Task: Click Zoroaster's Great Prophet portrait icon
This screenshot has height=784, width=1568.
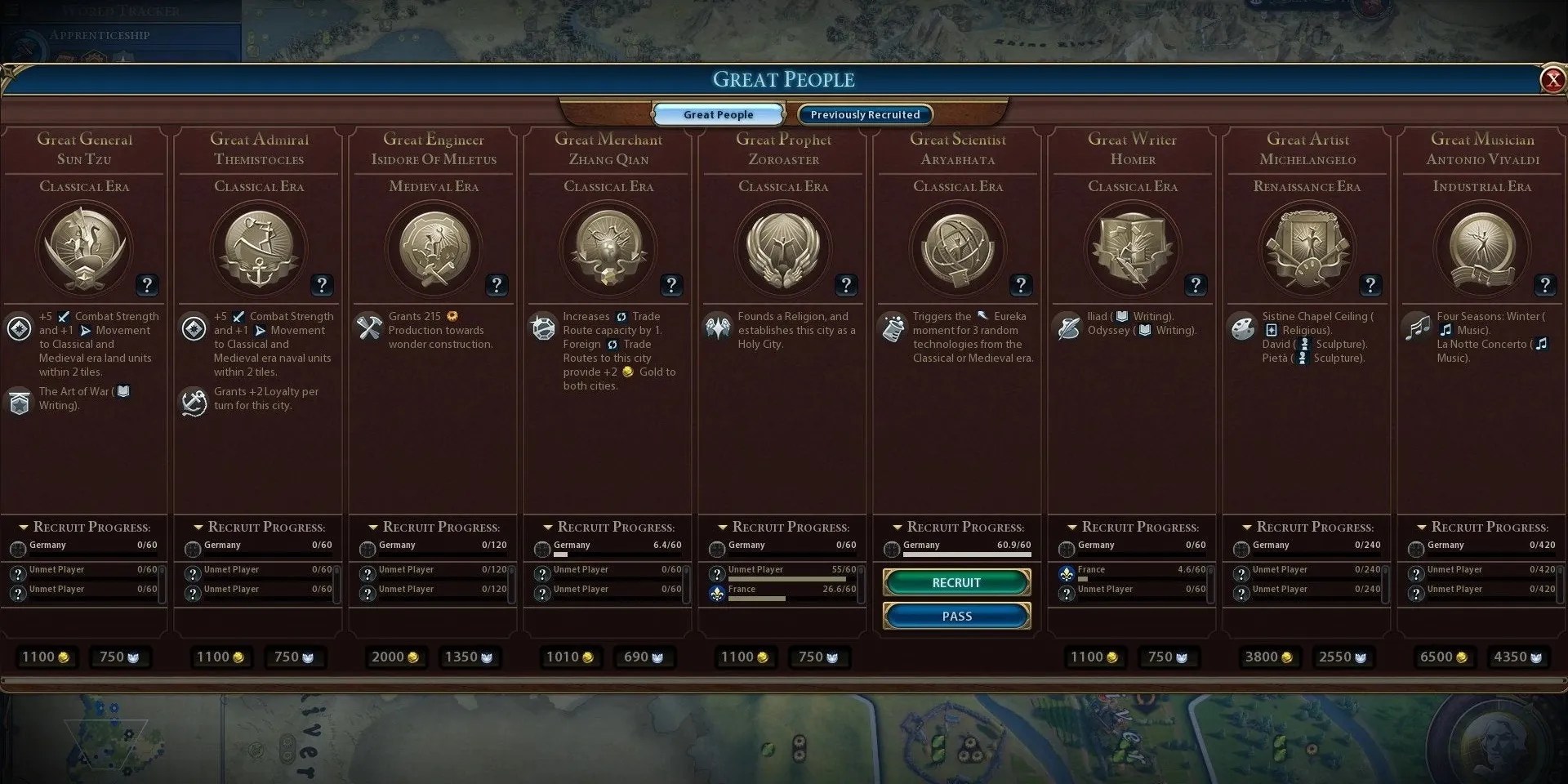Action: [783, 249]
